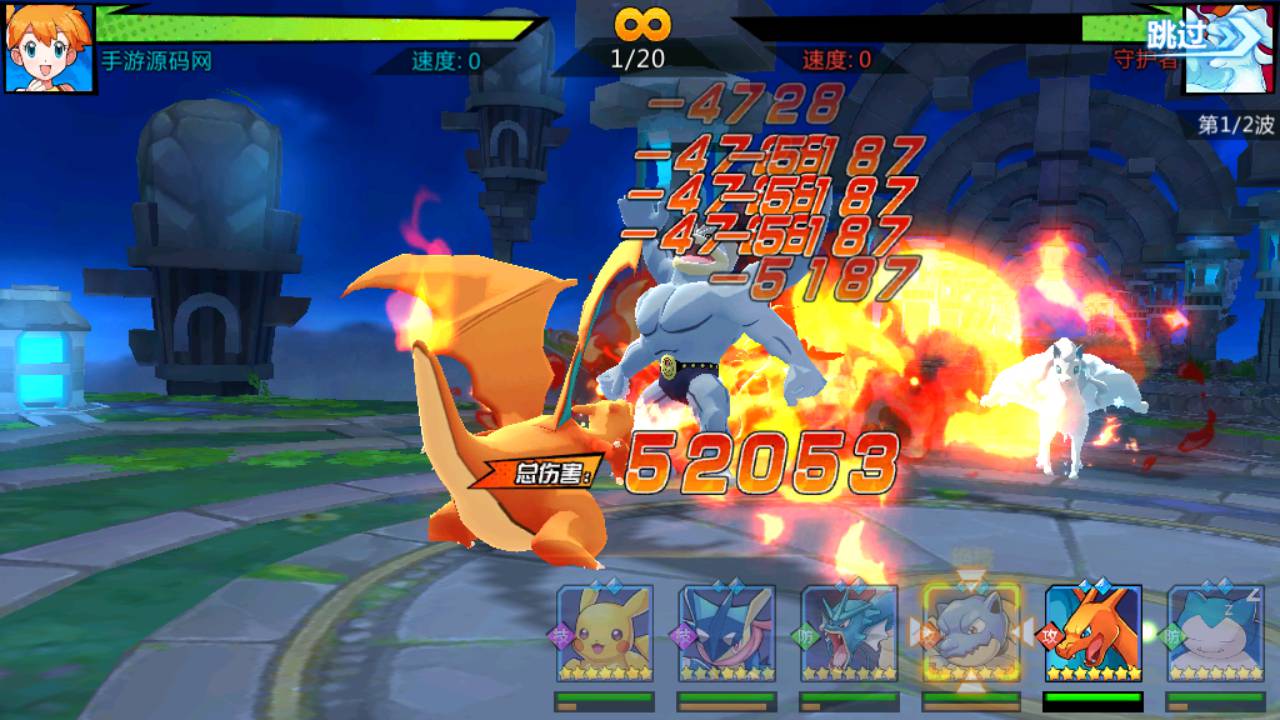Screen dimensions: 1280x720
Task: Select the Gyarados team portrait
Action: pos(849,634)
